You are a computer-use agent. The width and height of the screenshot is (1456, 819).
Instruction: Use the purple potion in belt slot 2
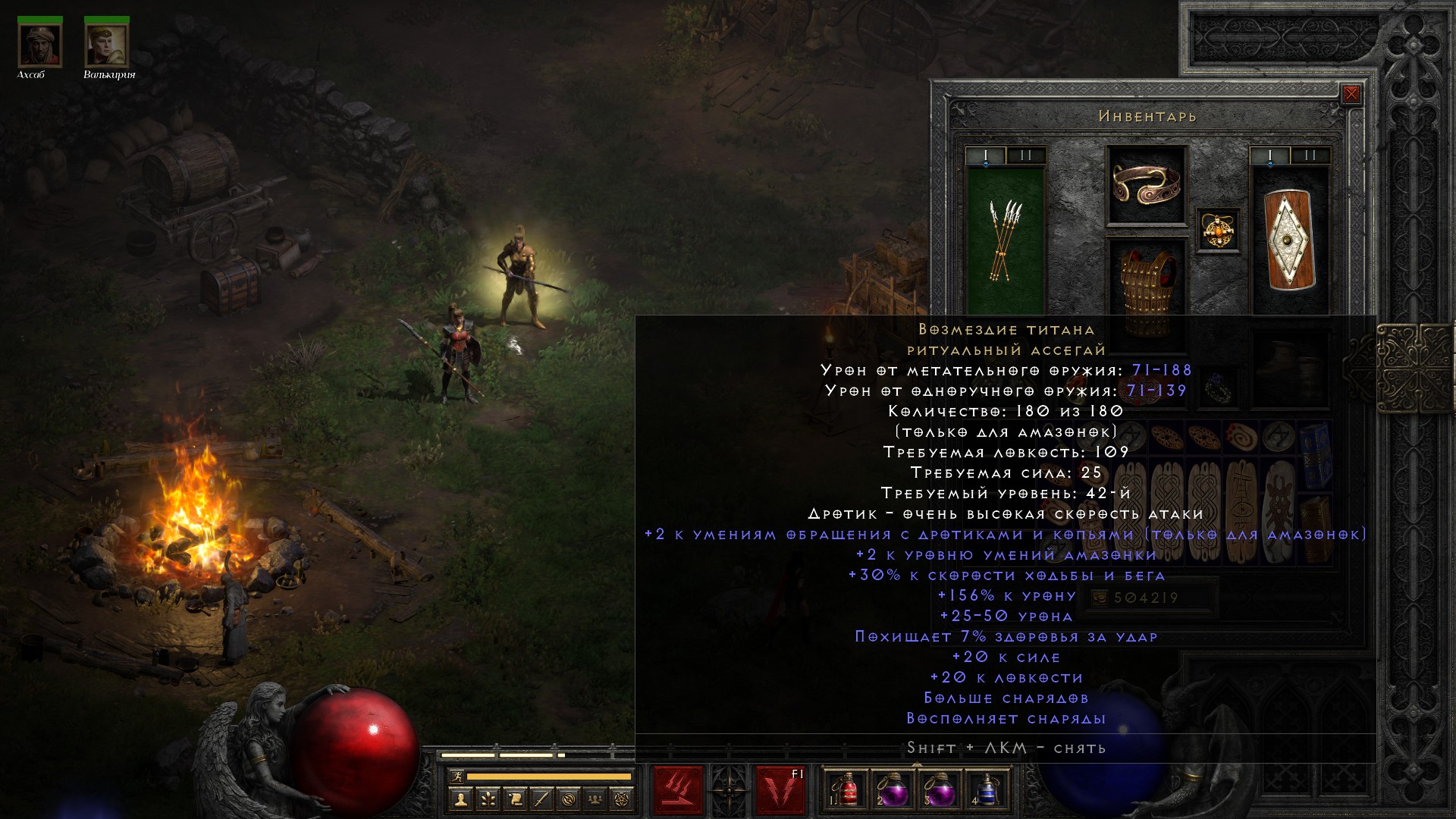click(893, 790)
